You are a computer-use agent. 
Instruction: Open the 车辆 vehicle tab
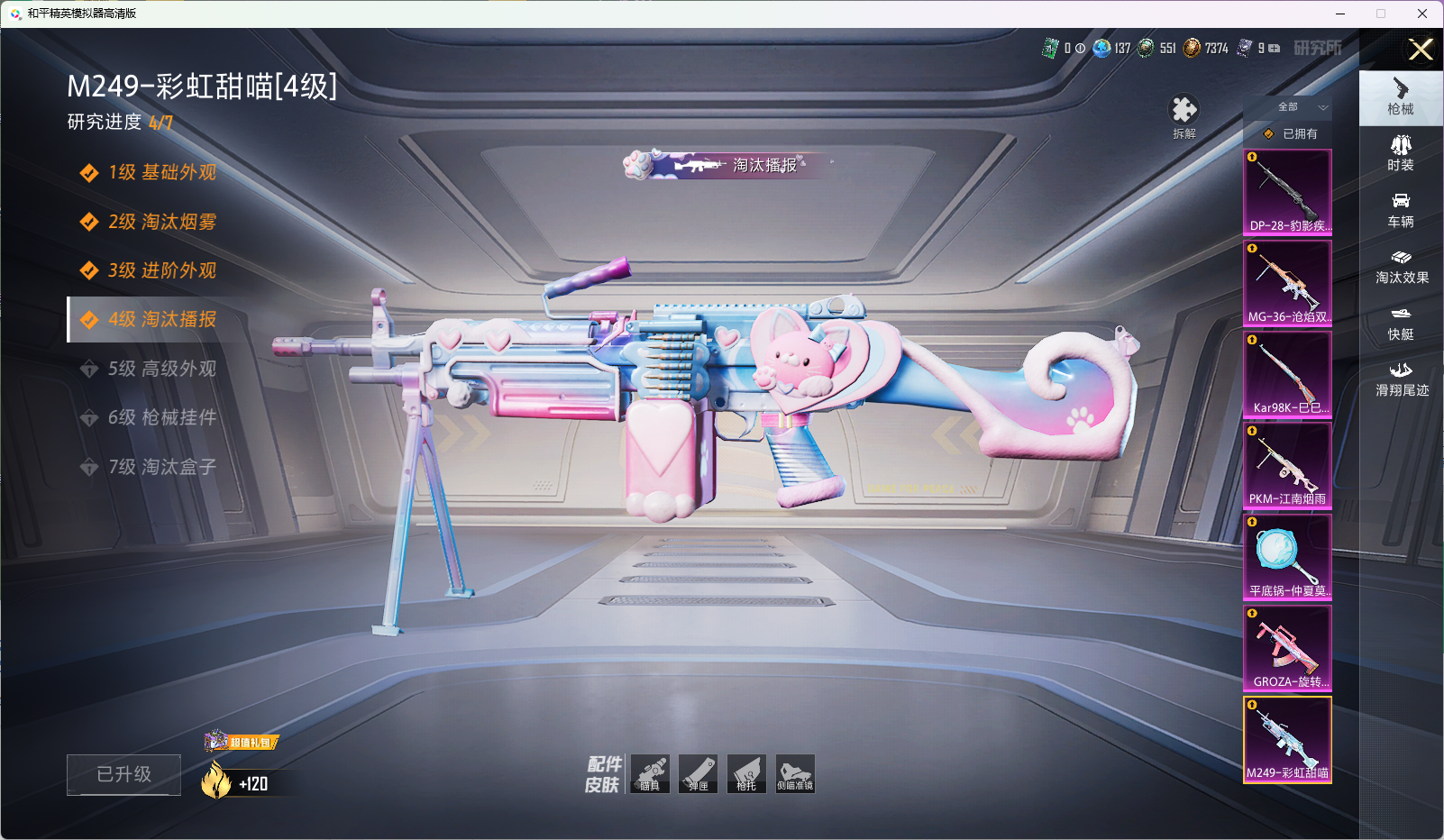coord(1400,209)
